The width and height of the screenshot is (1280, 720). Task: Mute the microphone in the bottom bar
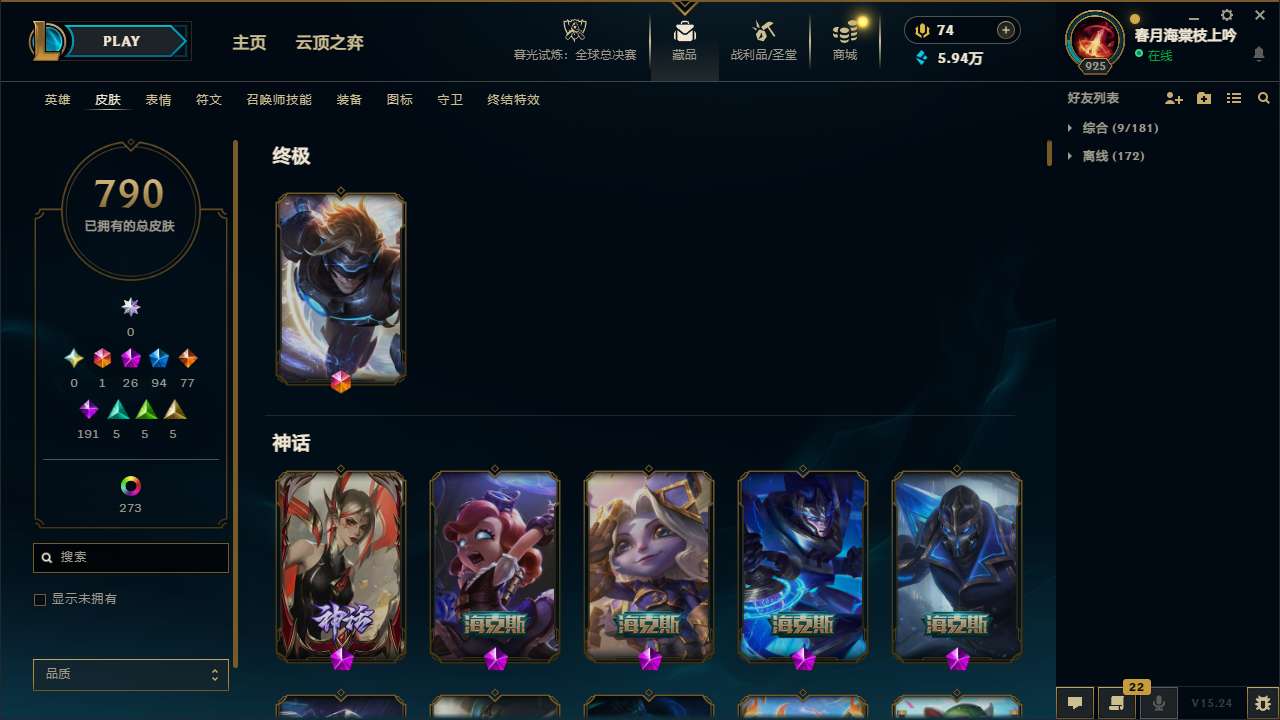tap(1158, 703)
